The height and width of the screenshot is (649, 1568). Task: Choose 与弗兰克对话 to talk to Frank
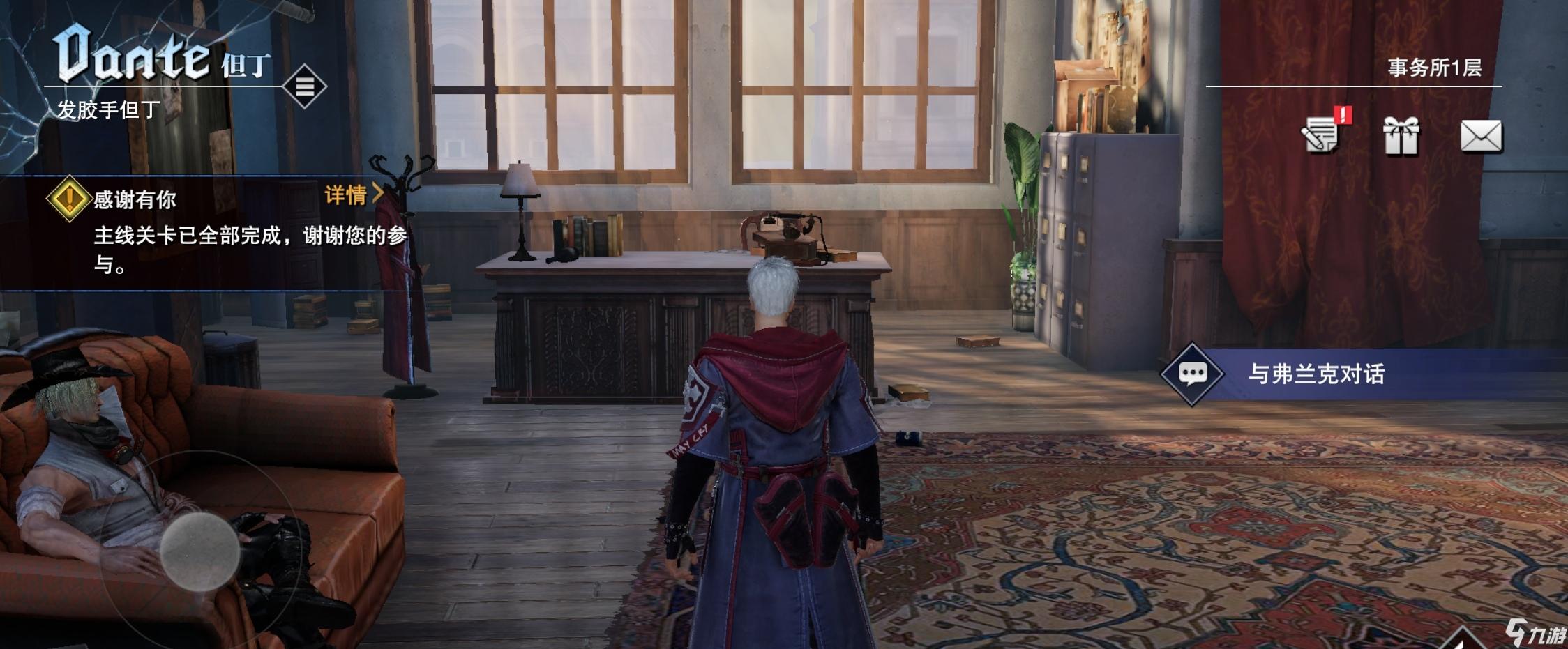point(1316,374)
